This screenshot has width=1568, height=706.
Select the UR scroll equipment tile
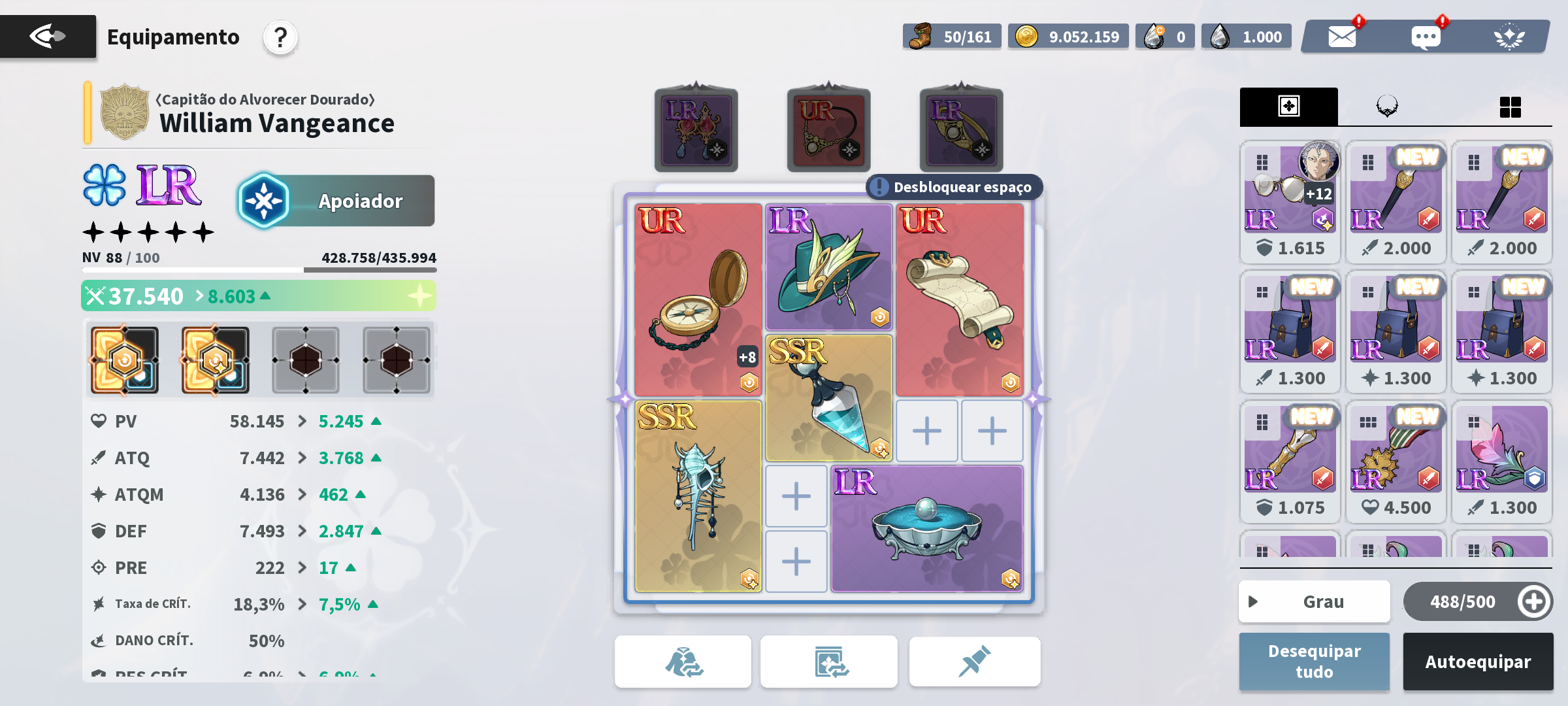coord(959,299)
